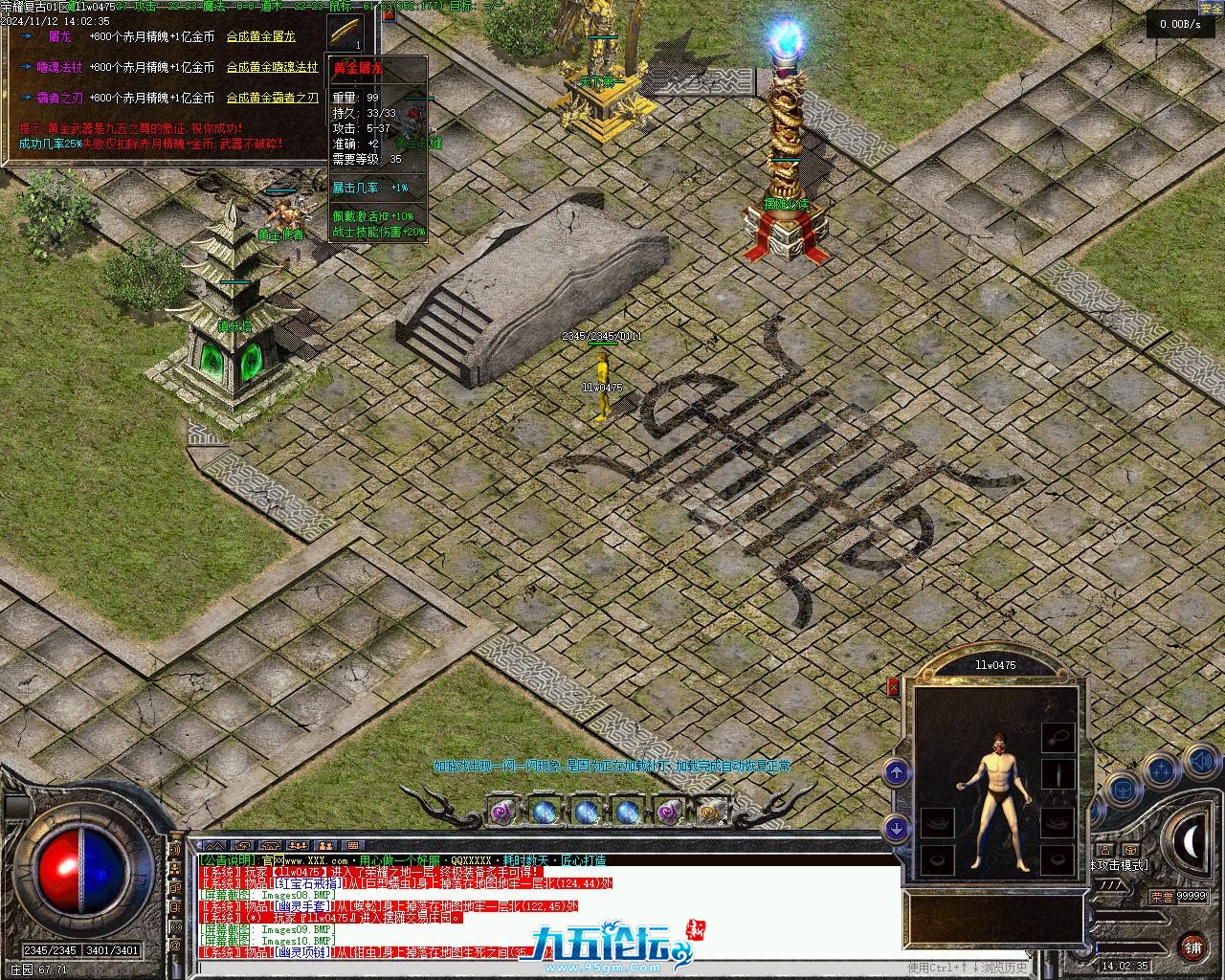Choose the 合成黄金屠龙 crafting link
The width and height of the screenshot is (1225, 980).
point(260,36)
